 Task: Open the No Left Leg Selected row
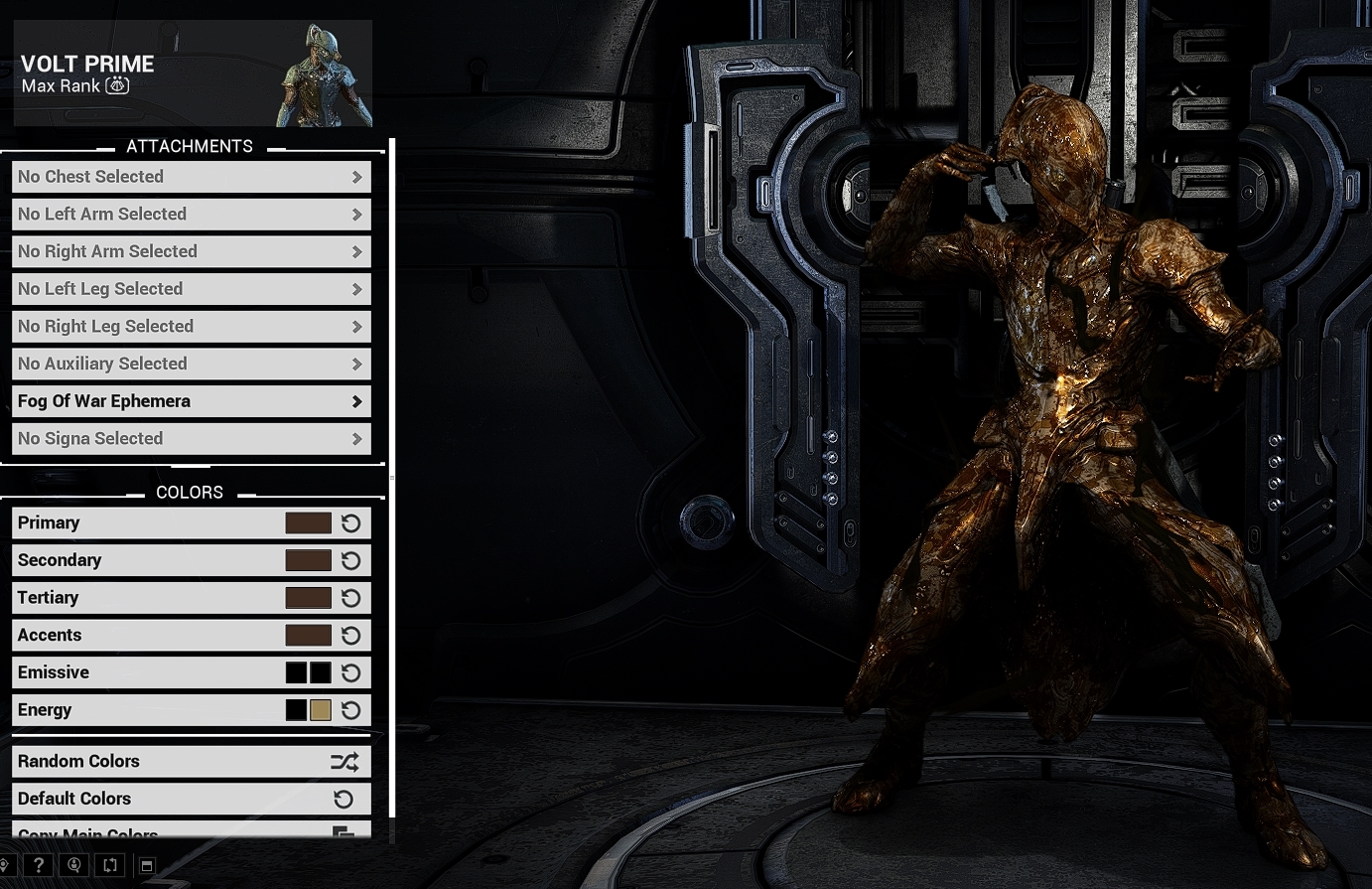191,289
